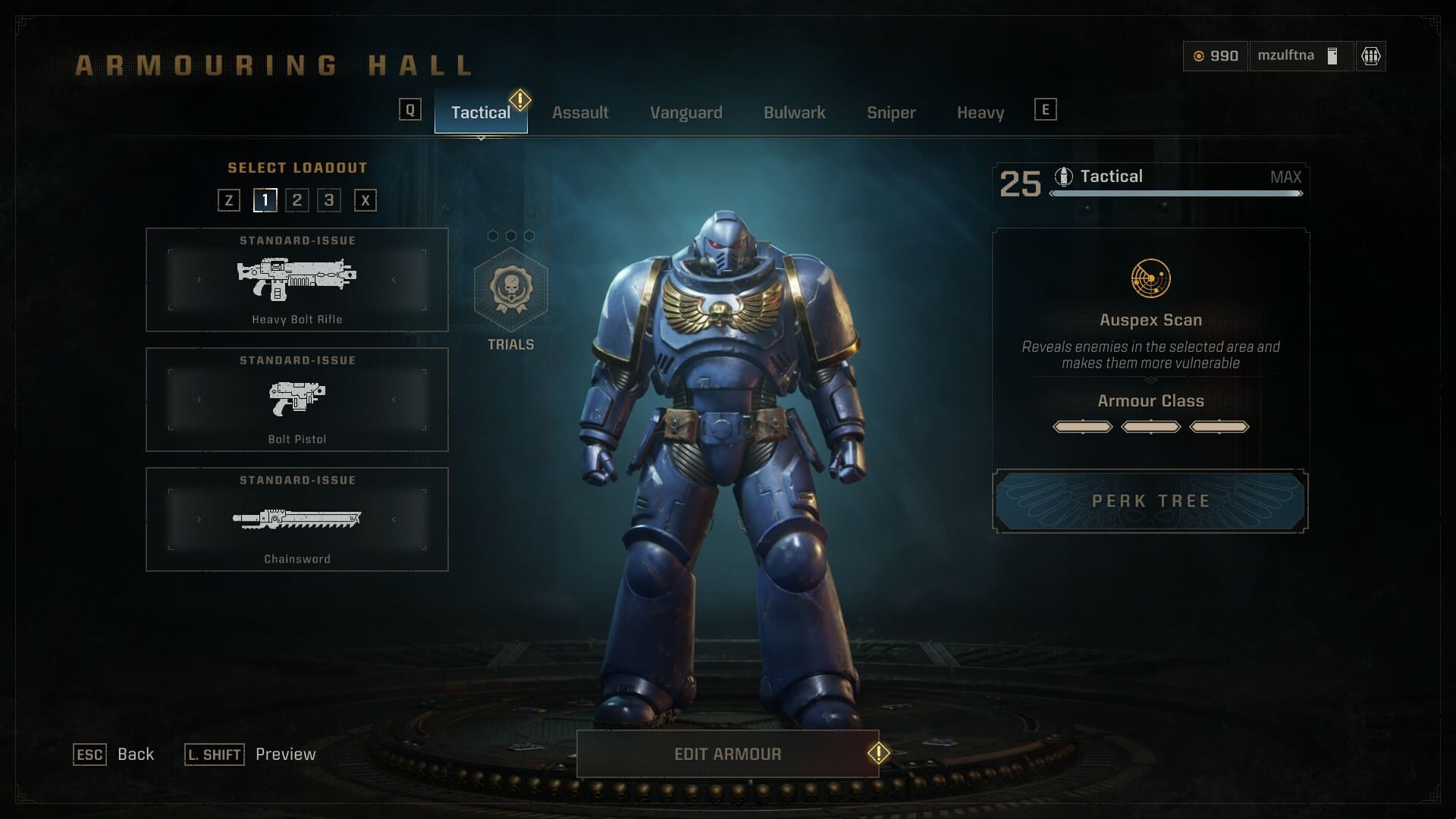The height and width of the screenshot is (819, 1456).
Task: Click the left arrow on the Bolt Pistol slot
Action: tap(199, 400)
